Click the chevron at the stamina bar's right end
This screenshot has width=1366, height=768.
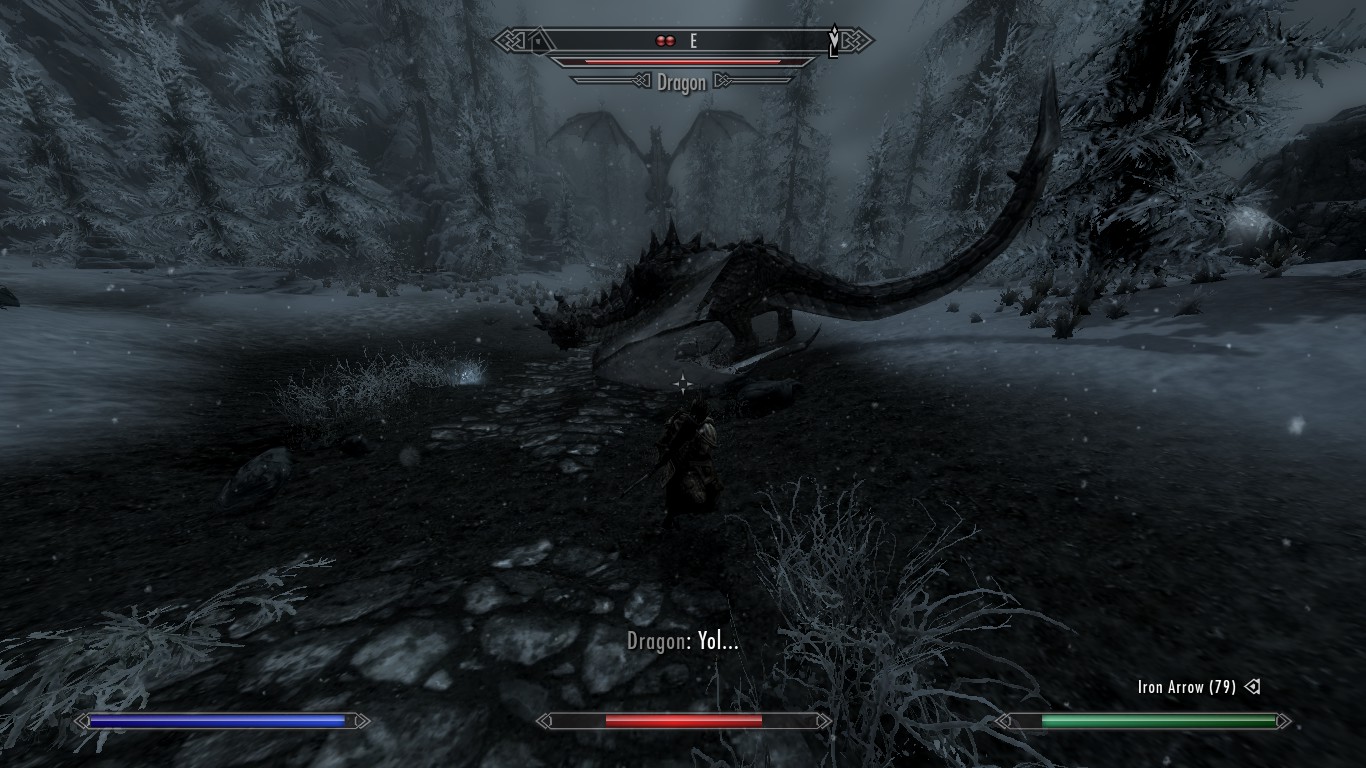(x=1288, y=719)
